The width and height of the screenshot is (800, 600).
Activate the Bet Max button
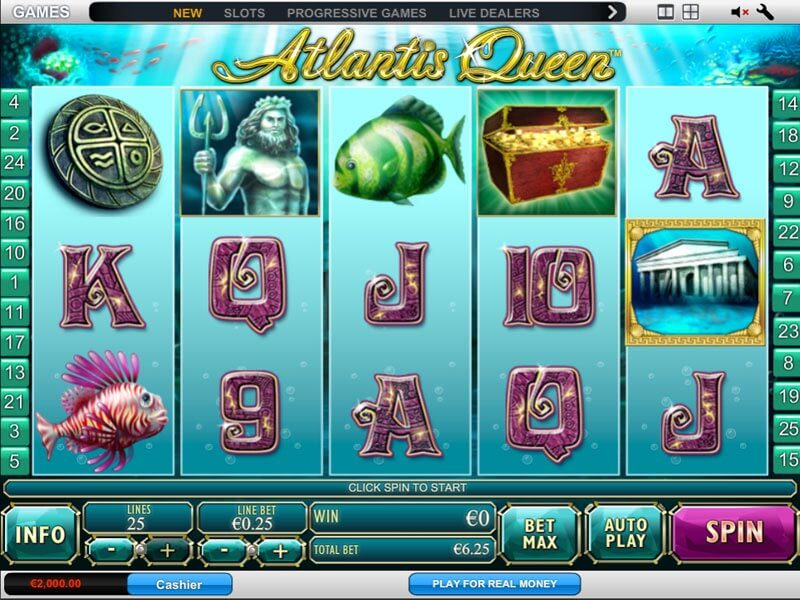(x=539, y=534)
